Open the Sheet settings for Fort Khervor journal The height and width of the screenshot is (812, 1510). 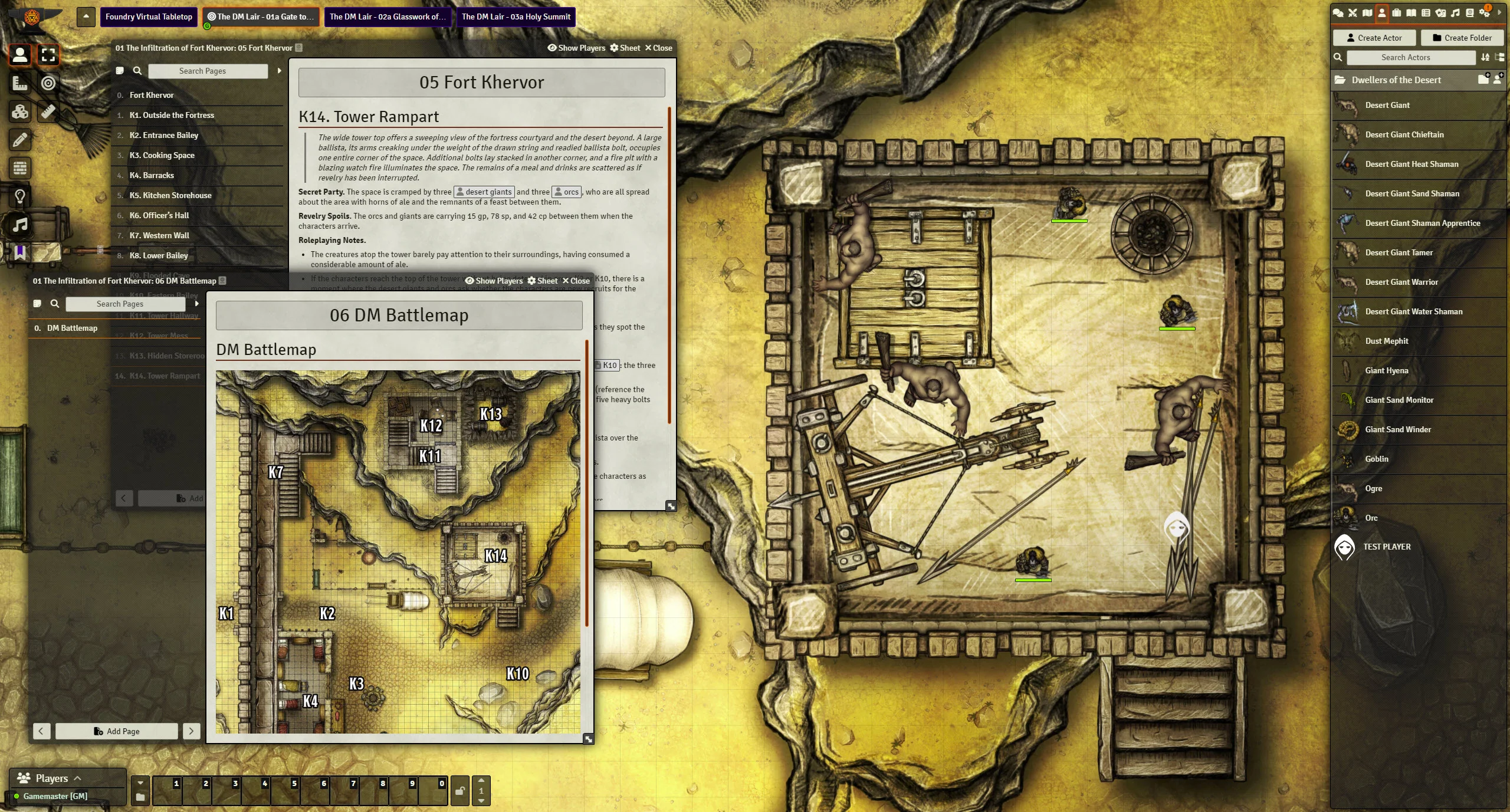625,48
